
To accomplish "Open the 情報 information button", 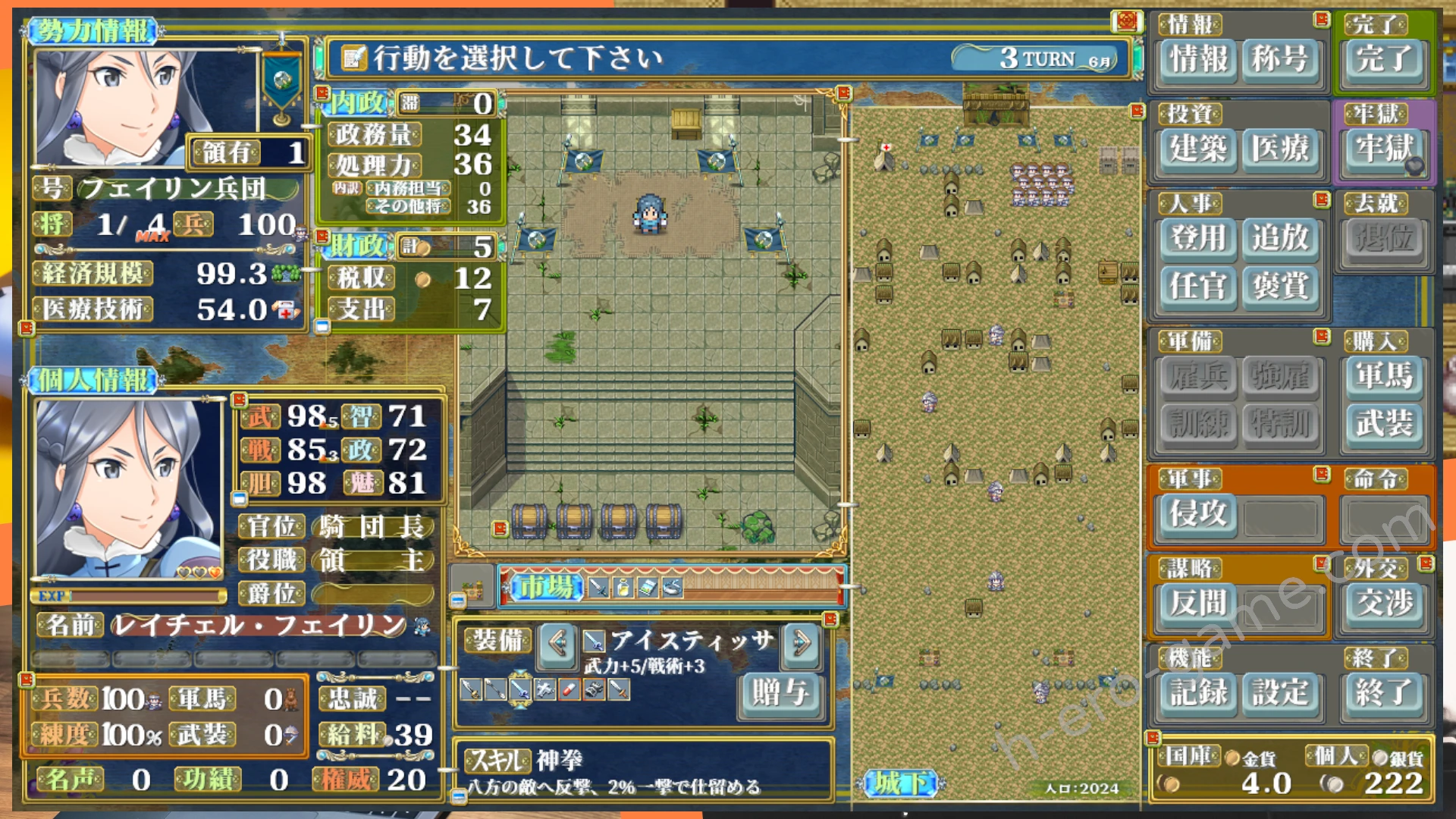I will (1197, 59).
